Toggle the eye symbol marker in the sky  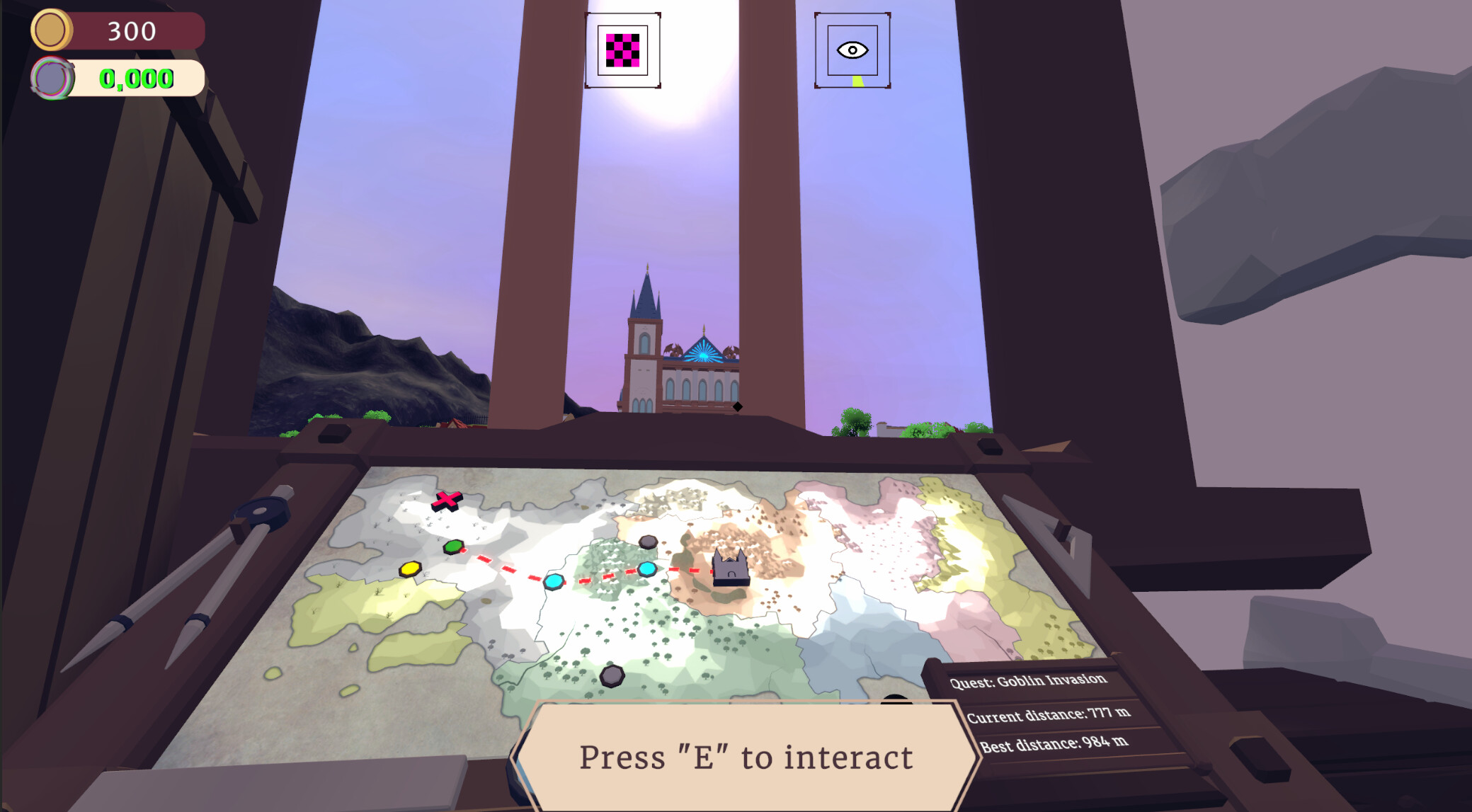pos(852,50)
